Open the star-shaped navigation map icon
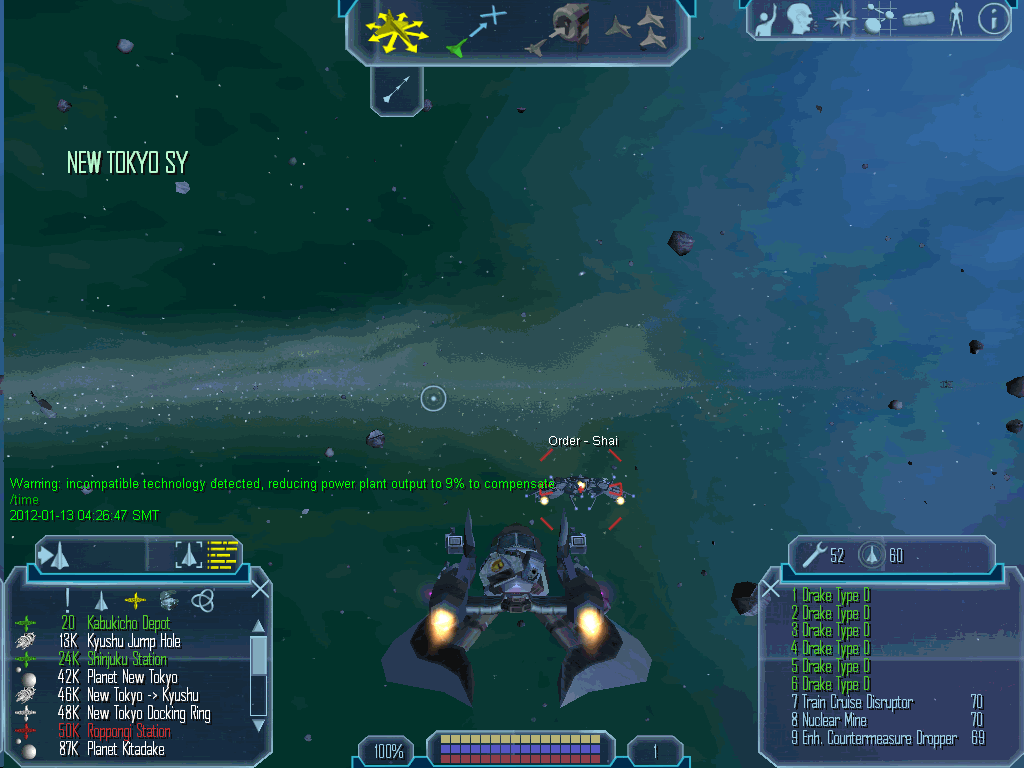This screenshot has height=768, width=1024. click(x=840, y=20)
